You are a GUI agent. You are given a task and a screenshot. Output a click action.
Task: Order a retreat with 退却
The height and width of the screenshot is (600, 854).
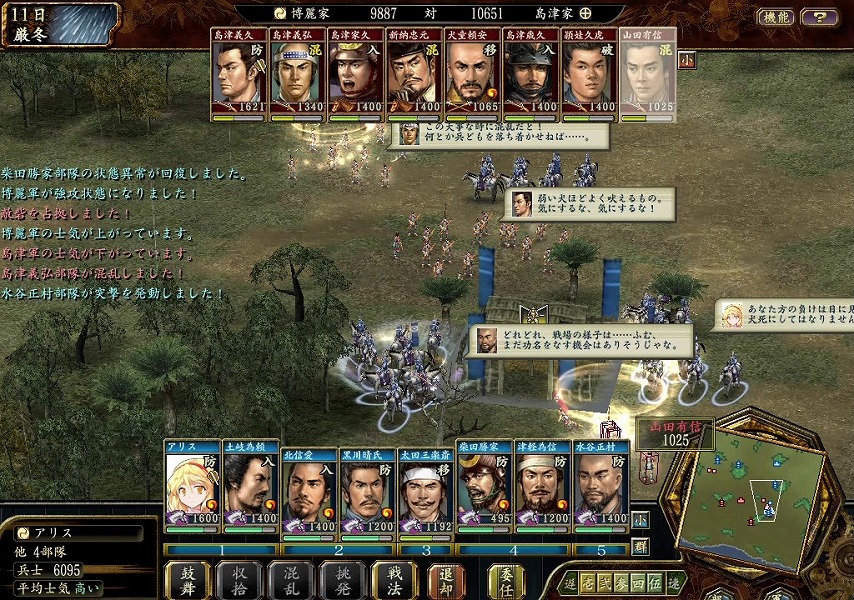tap(446, 580)
